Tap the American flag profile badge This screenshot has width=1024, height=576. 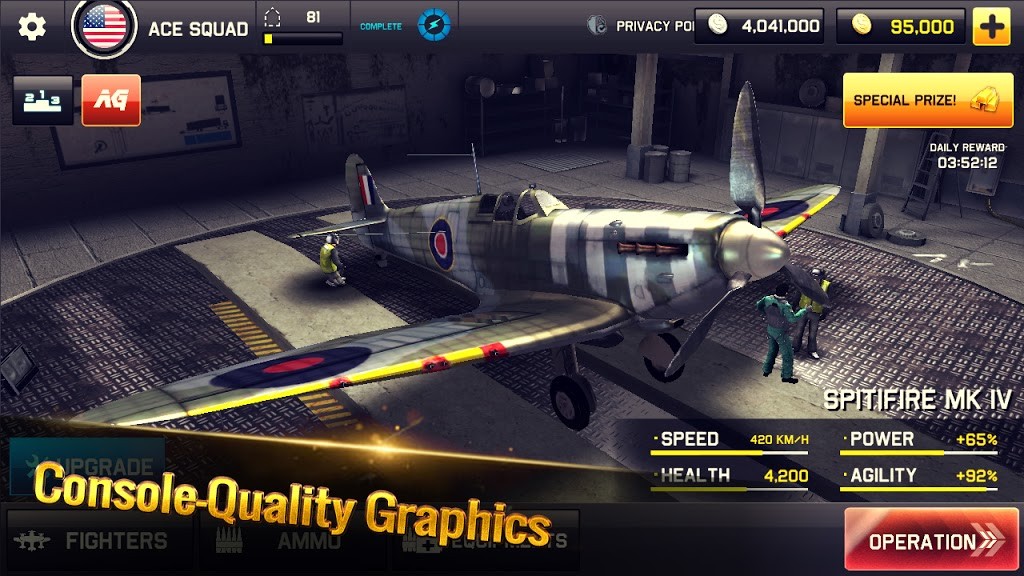coord(104,27)
